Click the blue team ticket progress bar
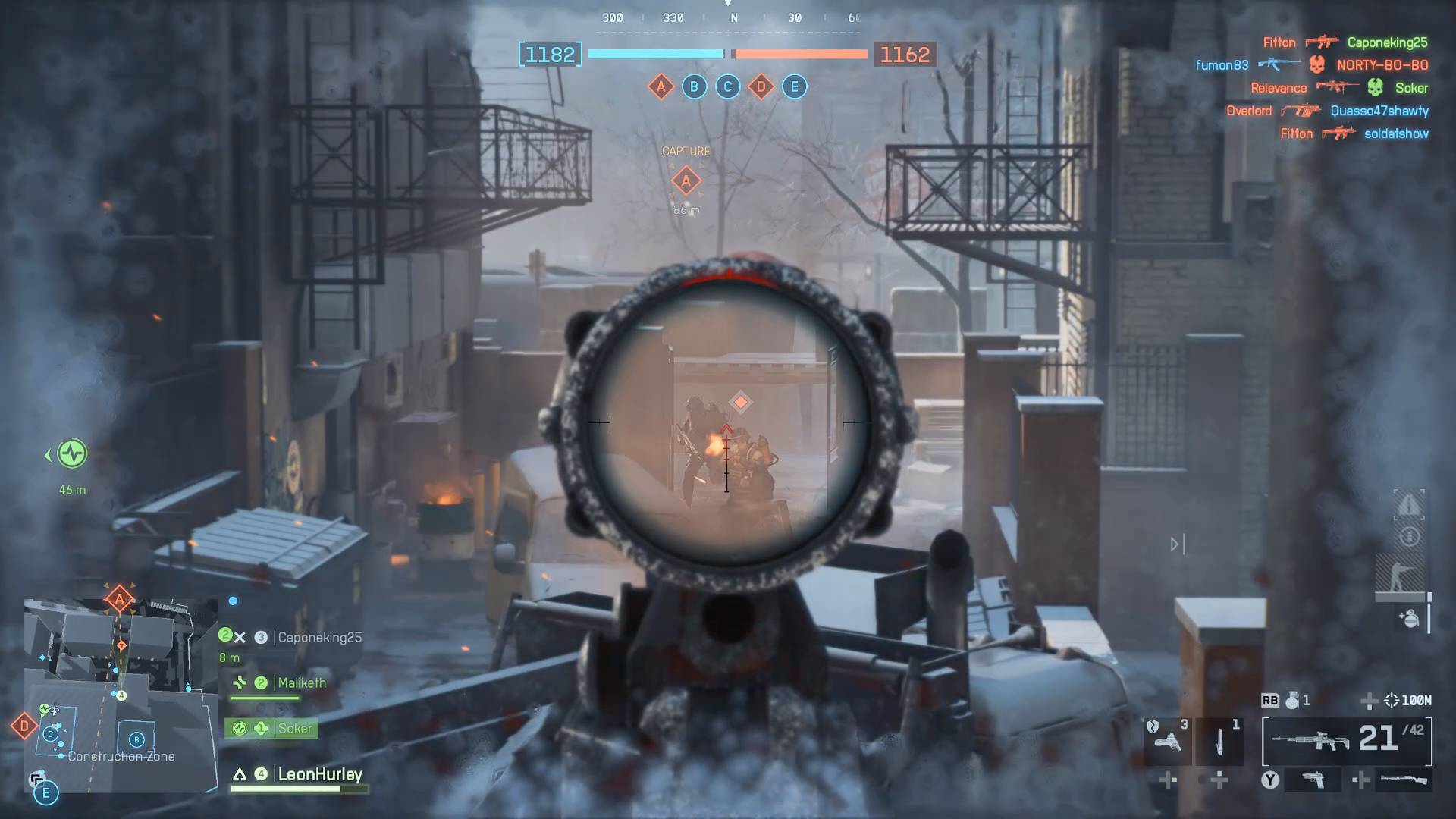Viewport: 1456px width, 819px height. 654,54
